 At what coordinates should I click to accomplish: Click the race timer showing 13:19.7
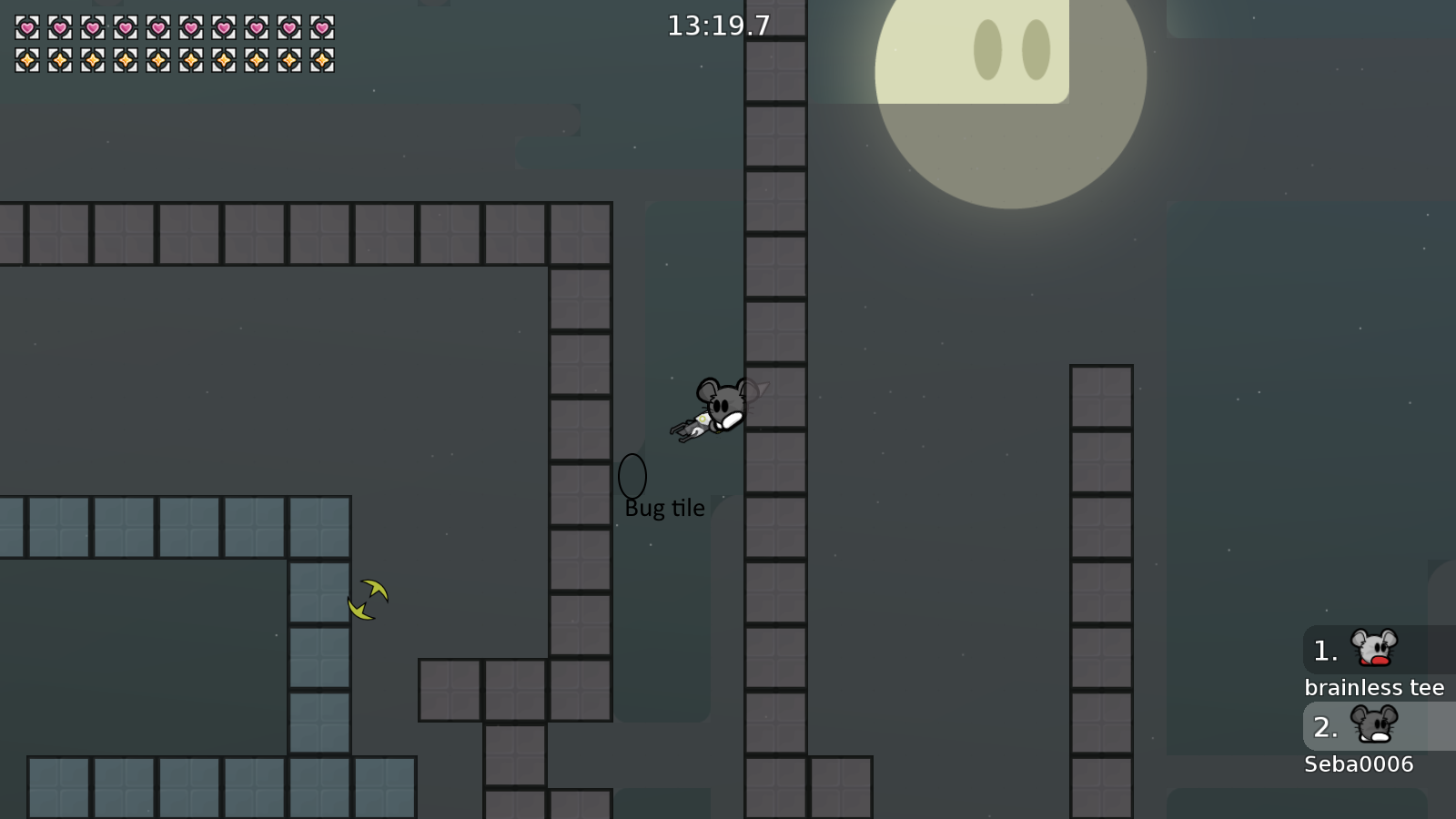pyautogui.click(x=717, y=26)
